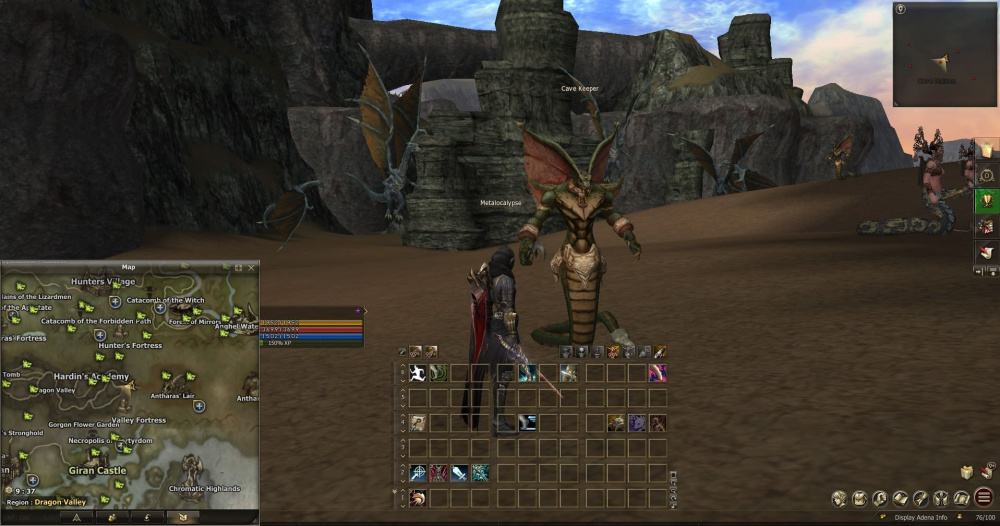
Task: Close the Map window
Action: click(x=251, y=268)
